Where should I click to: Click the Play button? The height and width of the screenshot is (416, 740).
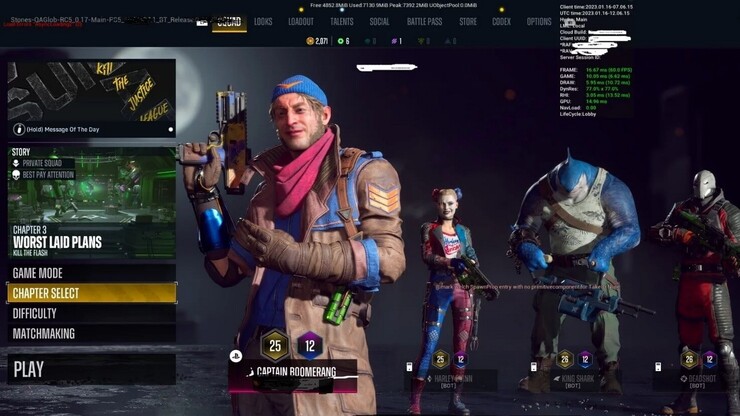(91, 369)
